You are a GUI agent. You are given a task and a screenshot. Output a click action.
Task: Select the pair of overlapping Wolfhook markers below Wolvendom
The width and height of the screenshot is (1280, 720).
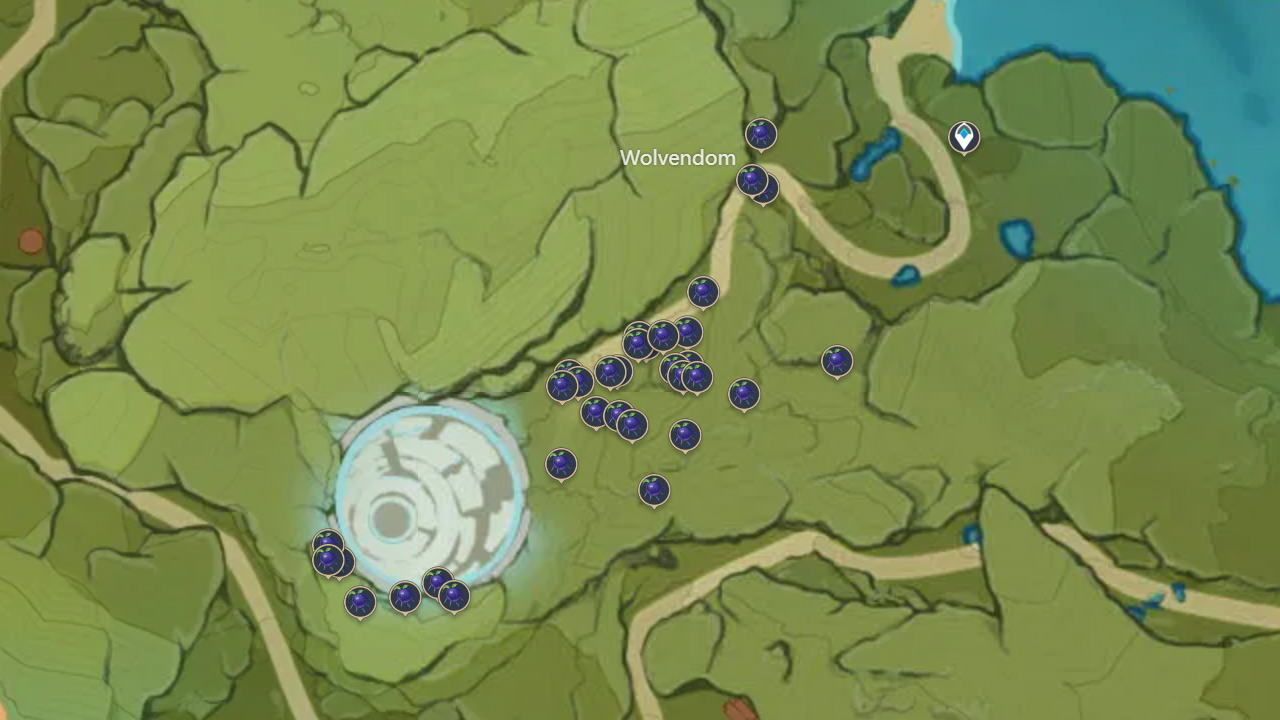coord(757,184)
